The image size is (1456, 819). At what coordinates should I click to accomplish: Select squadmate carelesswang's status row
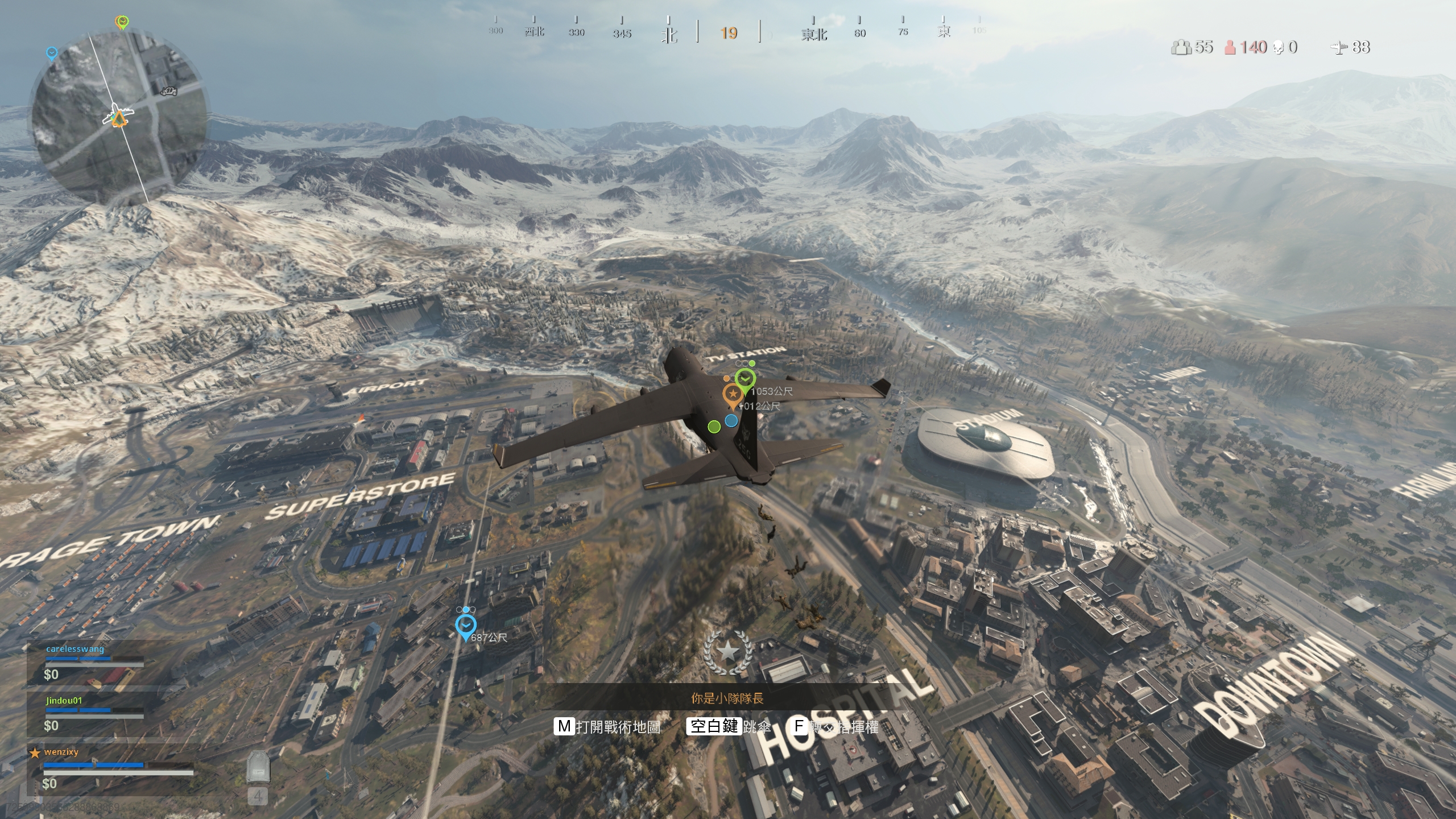click(x=94, y=663)
